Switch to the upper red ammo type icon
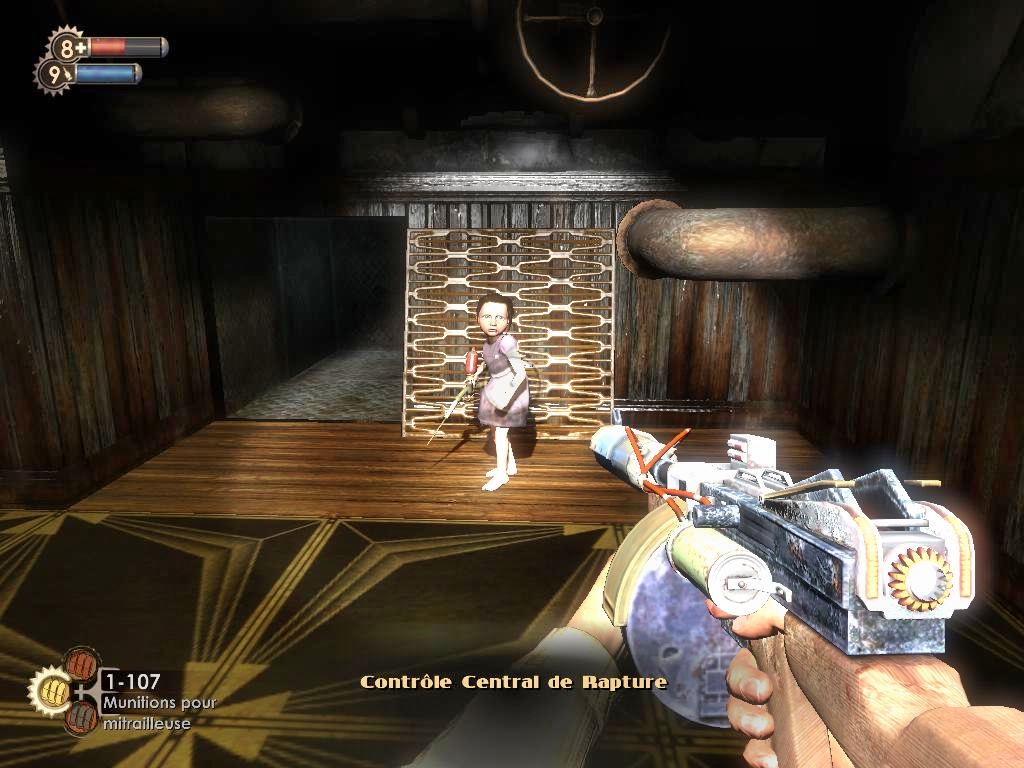The height and width of the screenshot is (768, 1024). tap(82, 664)
